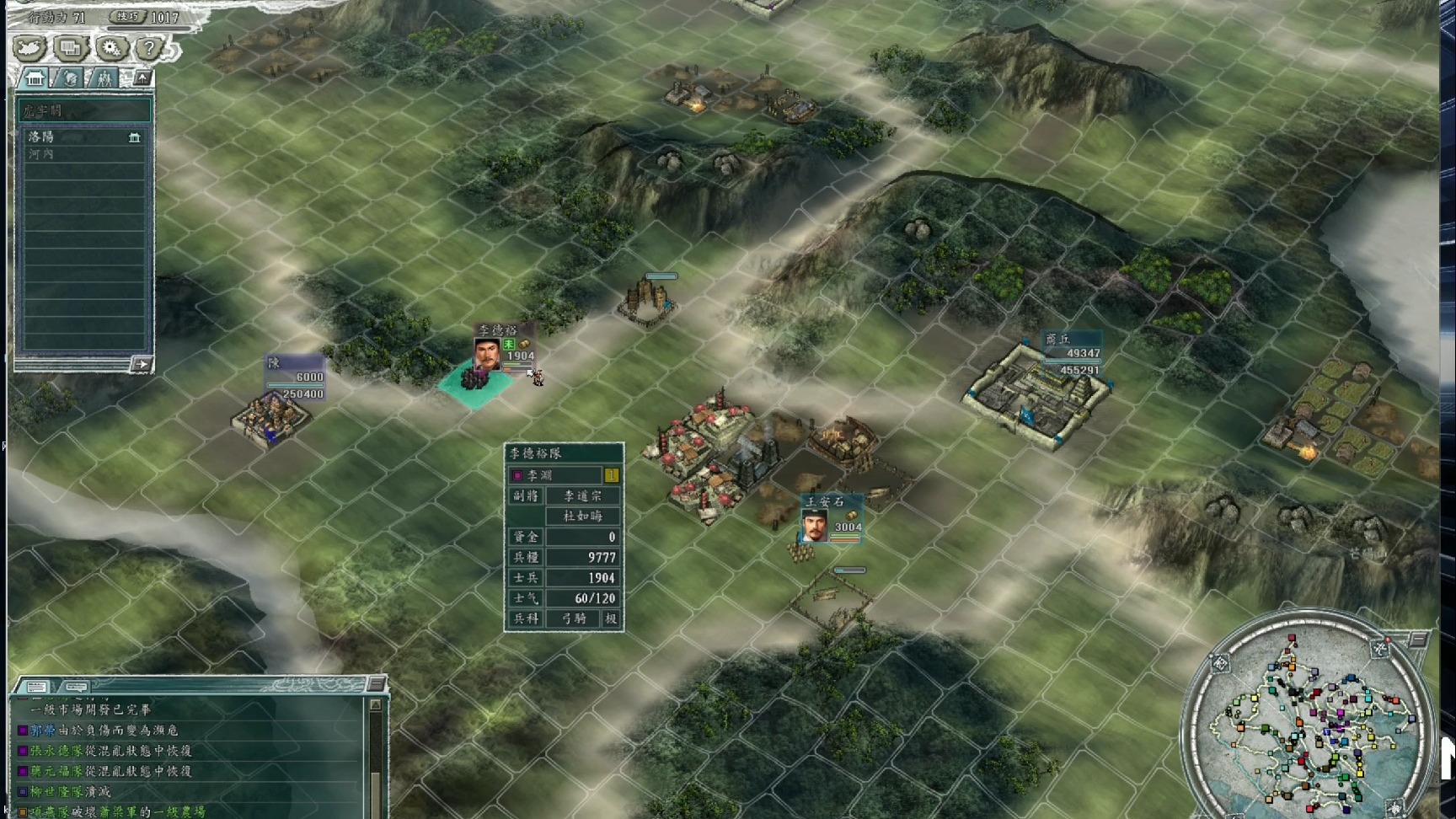This screenshot has width=1456, height=819.
Task: Open the China map overview button
Action: 30,49
